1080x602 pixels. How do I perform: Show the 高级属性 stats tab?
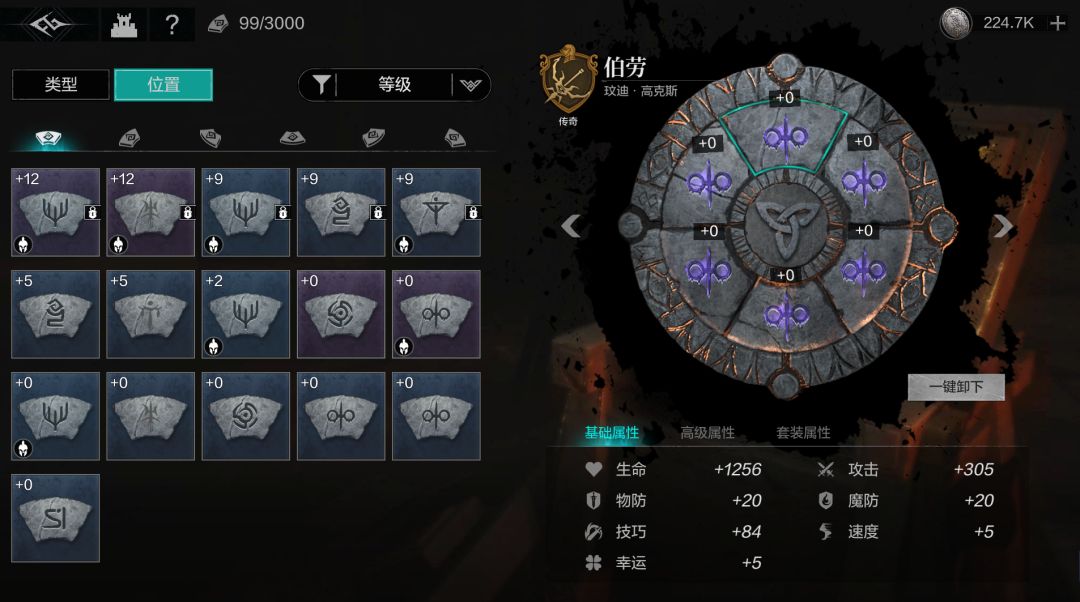click(x=707, y=433)
